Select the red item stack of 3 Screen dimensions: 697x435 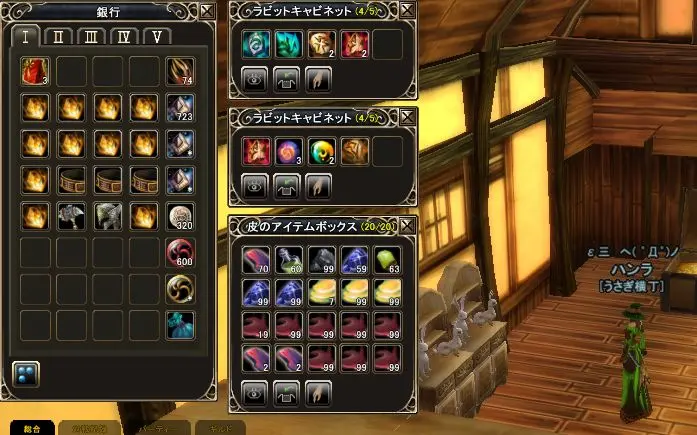click(33, 71)
